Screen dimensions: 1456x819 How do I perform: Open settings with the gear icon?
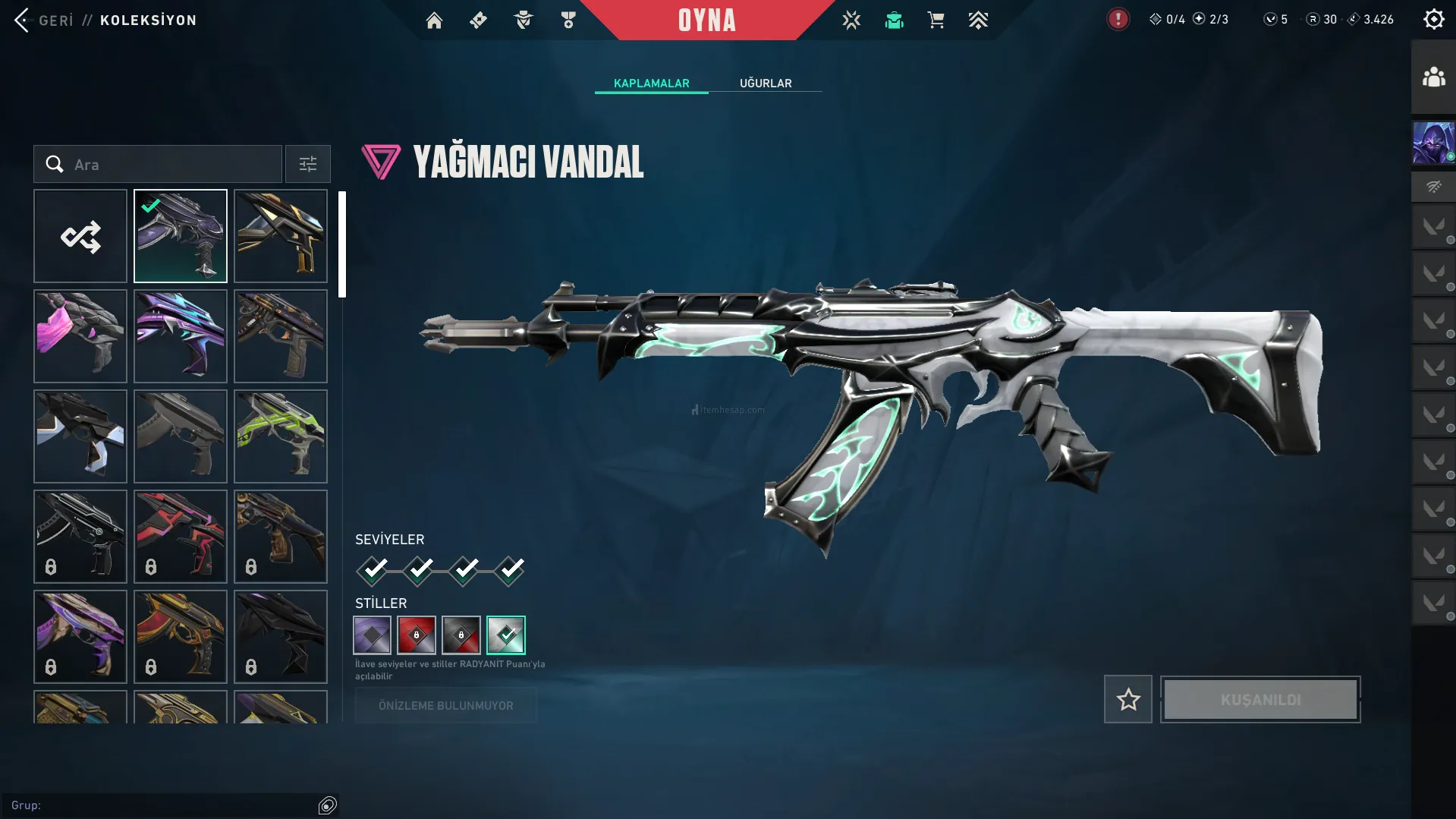(1433, 20)
